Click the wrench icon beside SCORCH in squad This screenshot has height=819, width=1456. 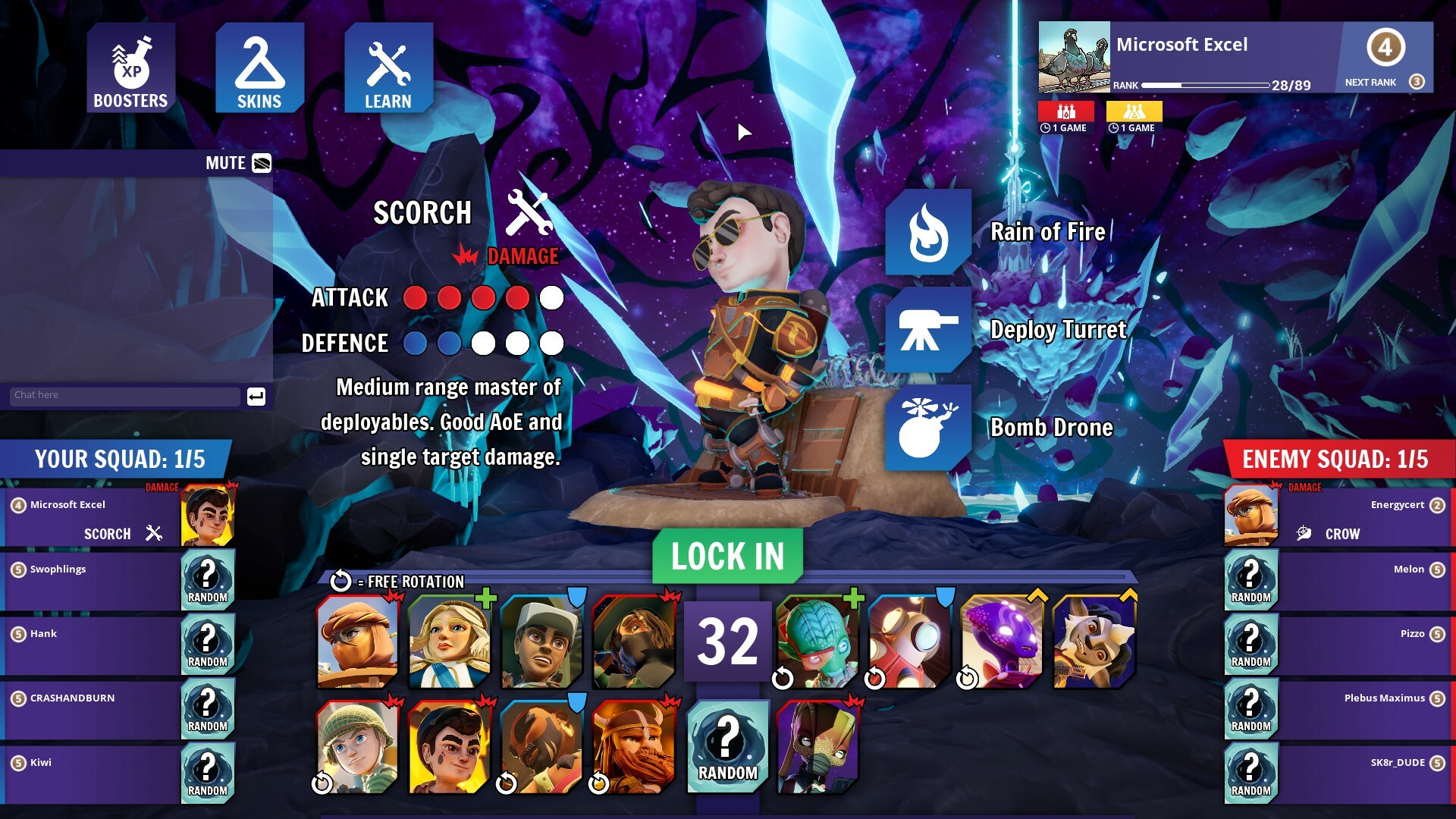pyautogui.click(x=155, y=533)
